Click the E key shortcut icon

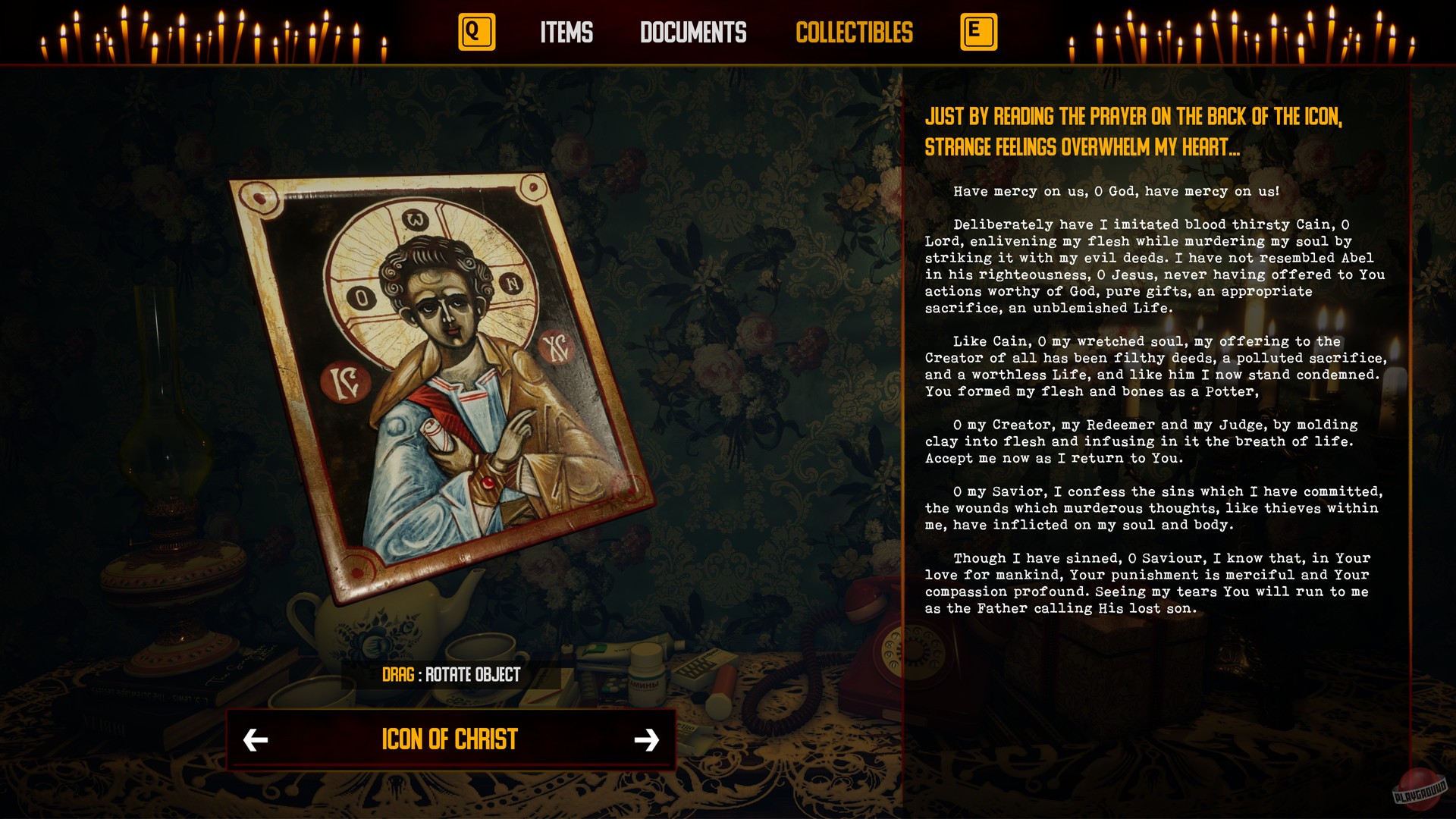[978, 33]
